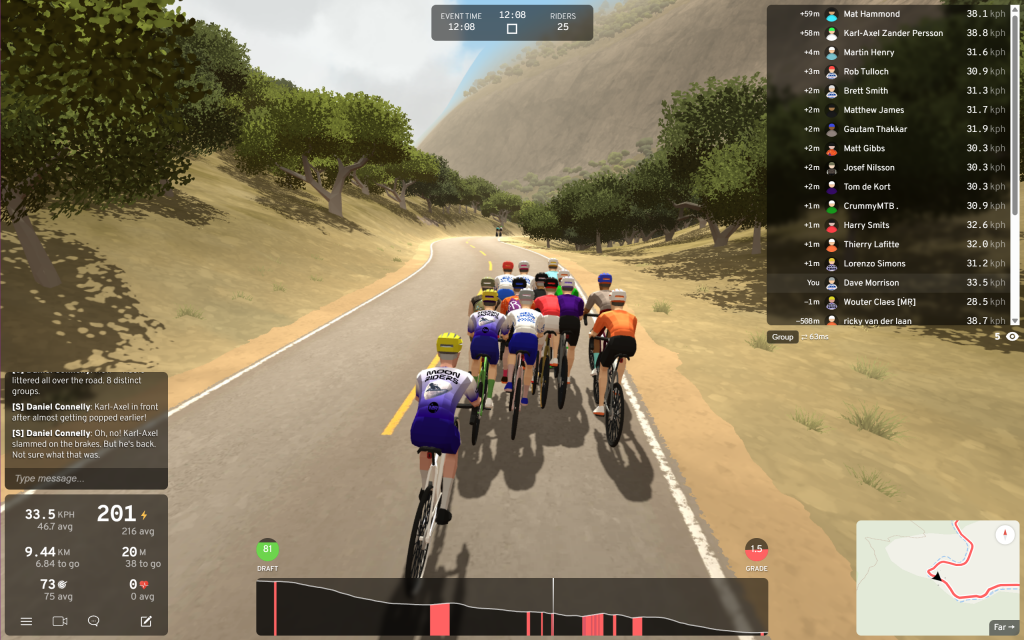Click the minimap compass
Screen dimensions: 1024x640
pyautogui.click(x=1005, y=535)
